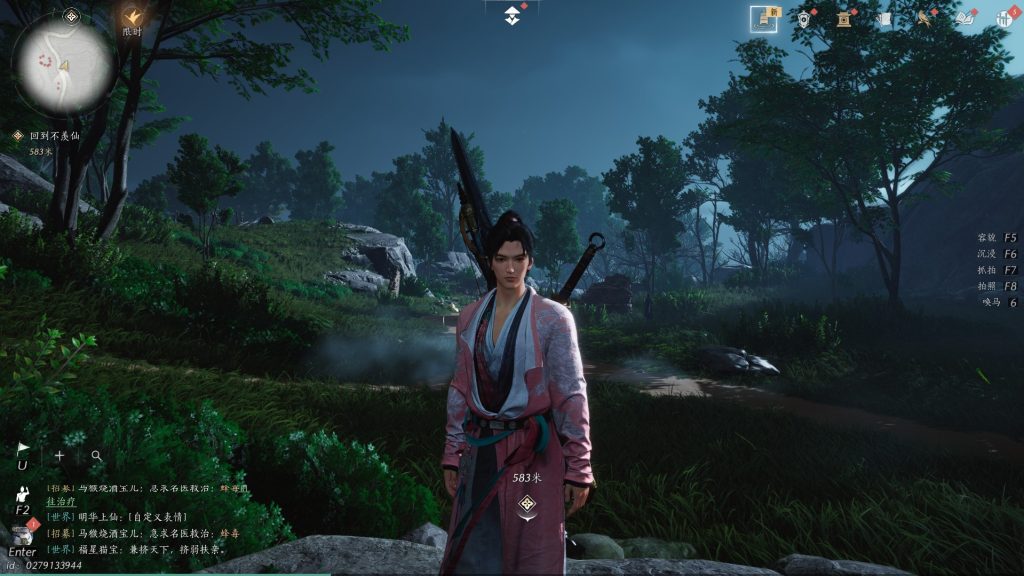Select the 回到不羡仙 quest tracker
This screenshot has height=576, width=1024.
click(55, 135)
